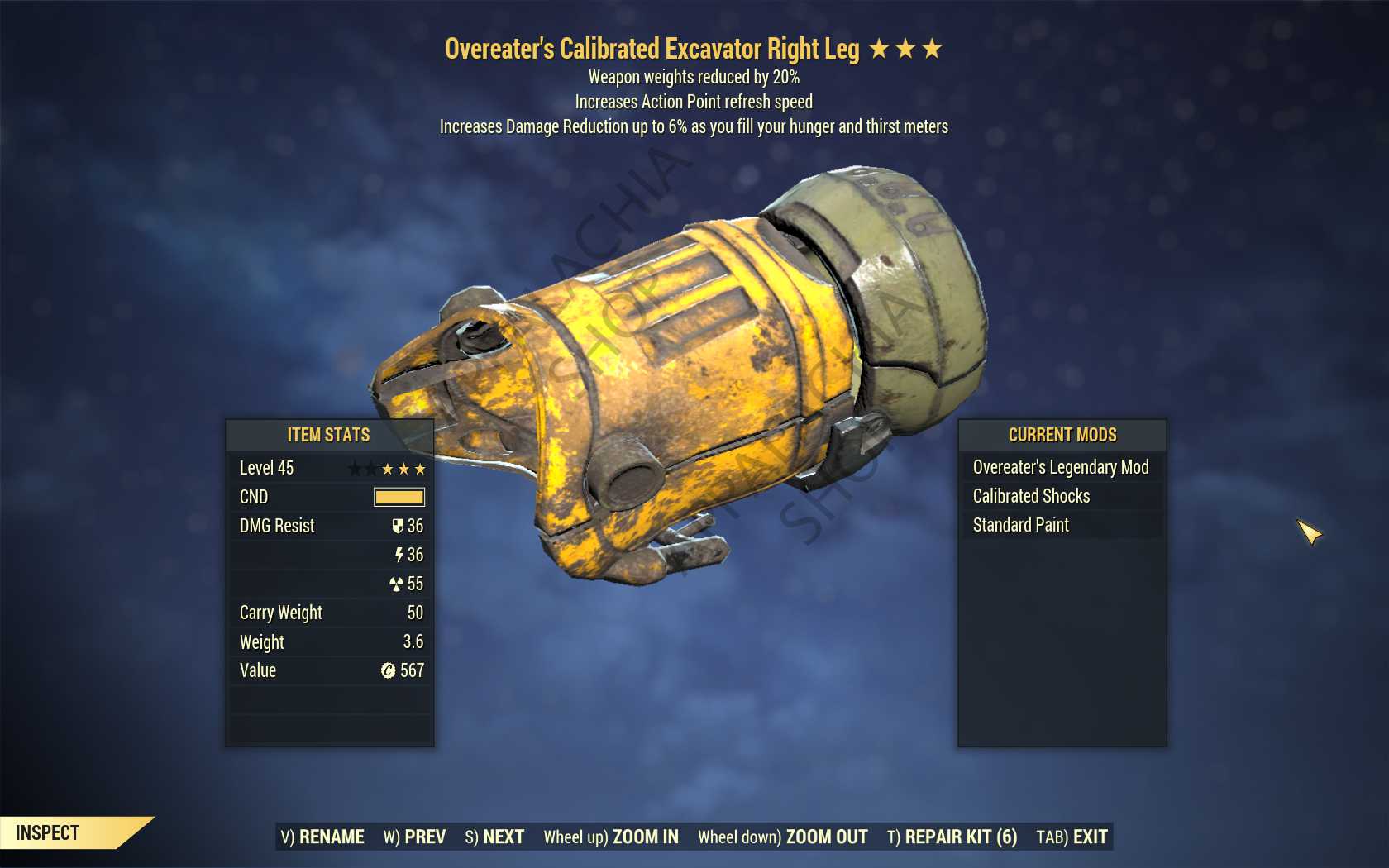Go to the previous item with Prev
Screen dimensions: 1389x868
point(414,837)
